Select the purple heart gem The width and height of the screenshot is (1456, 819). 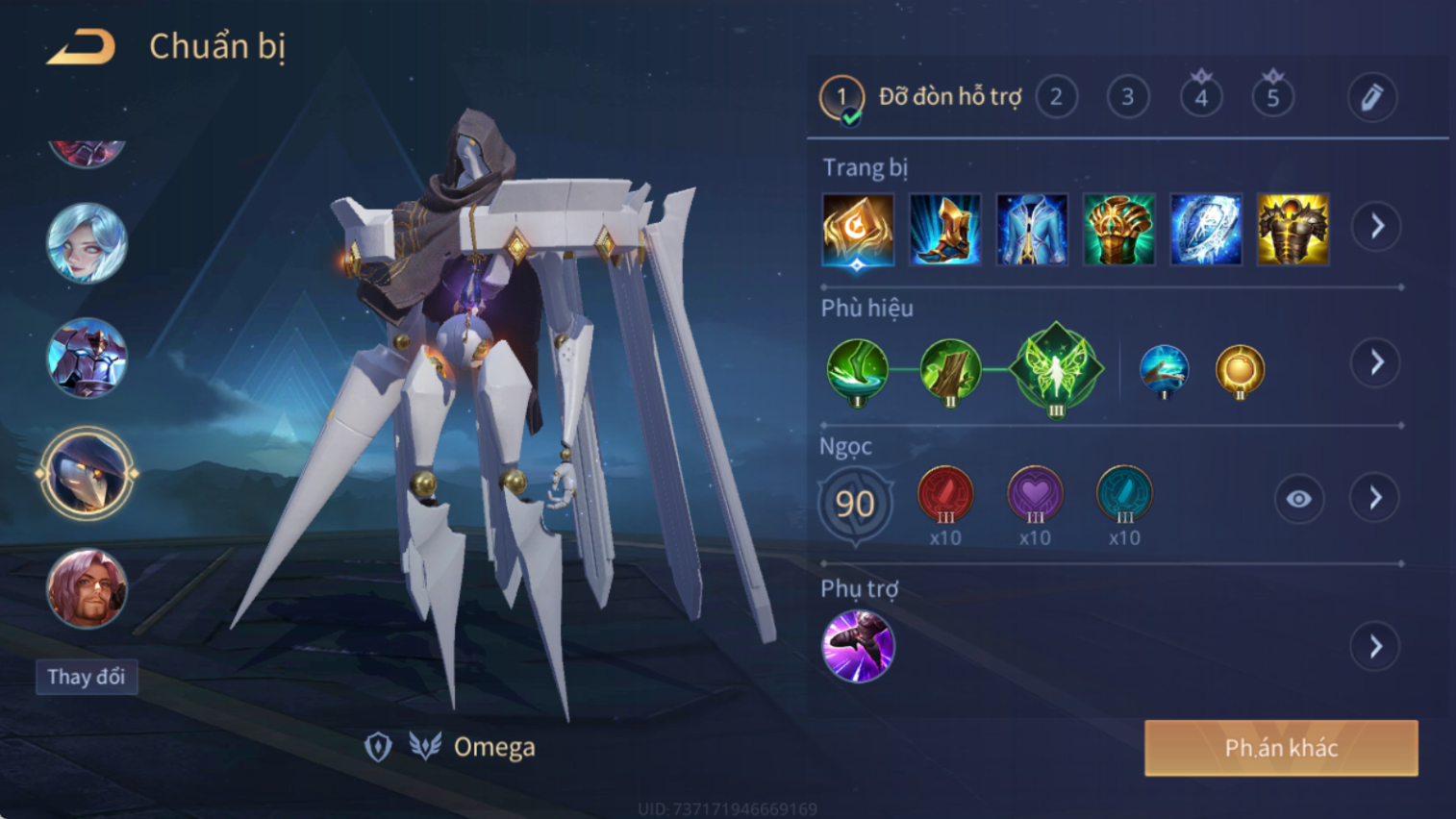pos(1035,495)
